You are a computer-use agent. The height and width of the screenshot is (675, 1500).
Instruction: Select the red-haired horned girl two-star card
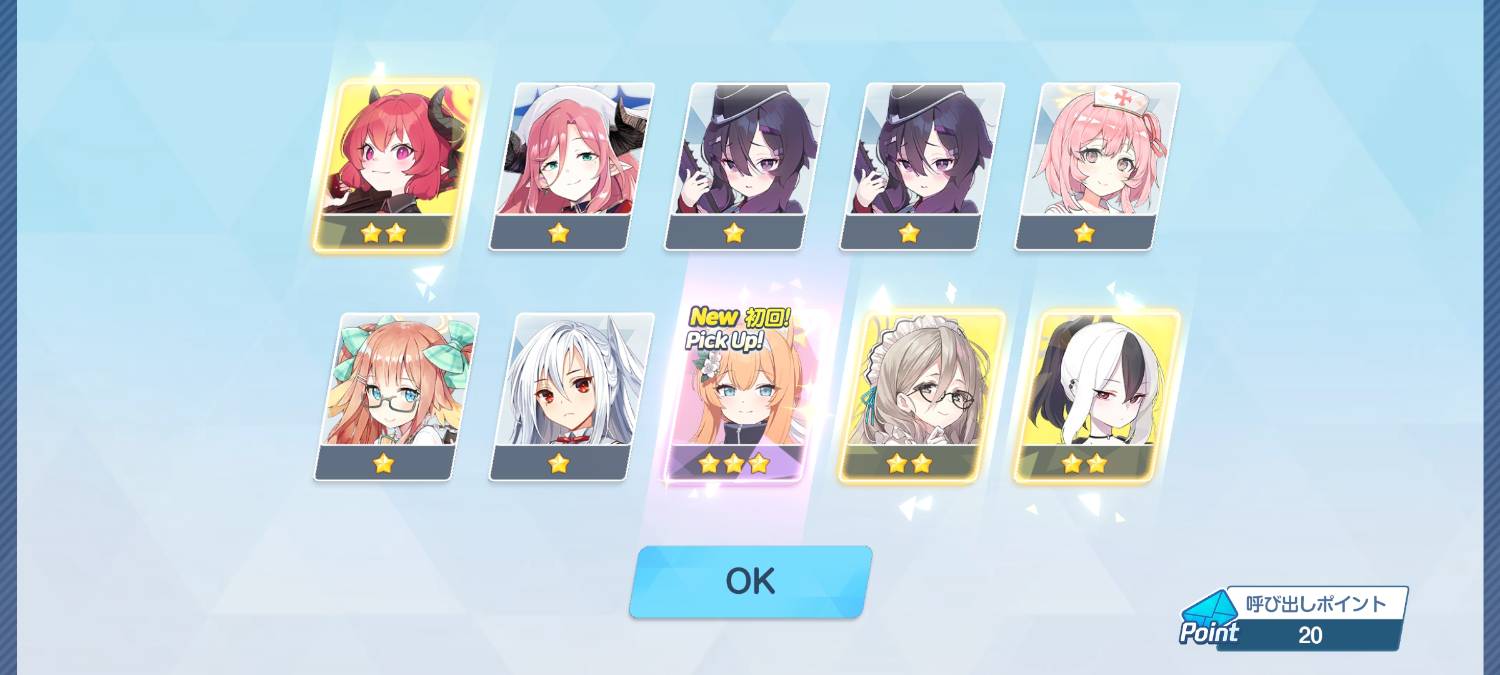395,165
